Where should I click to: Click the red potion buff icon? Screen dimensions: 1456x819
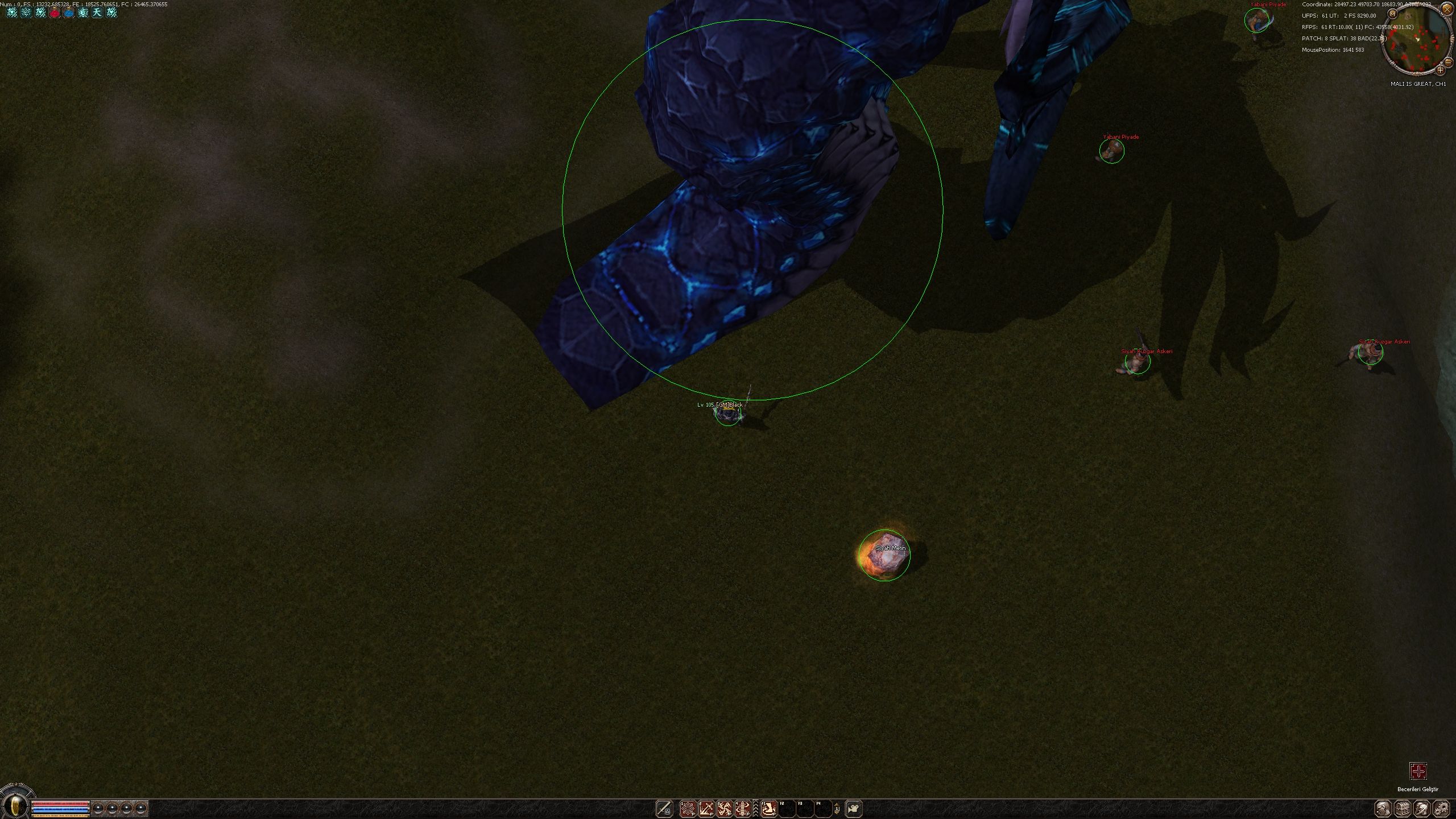coord(55,12)
